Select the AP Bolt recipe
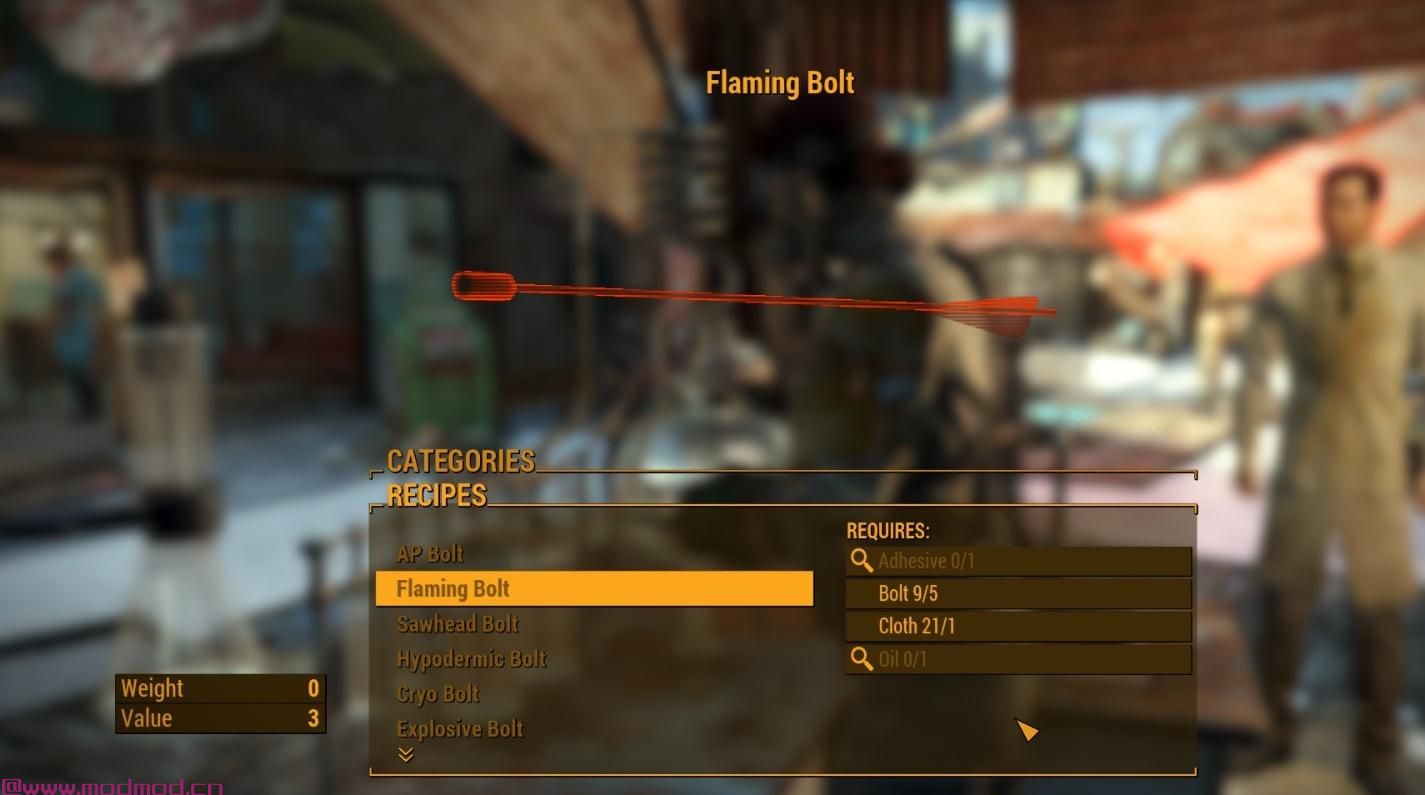 coord(430,554)
